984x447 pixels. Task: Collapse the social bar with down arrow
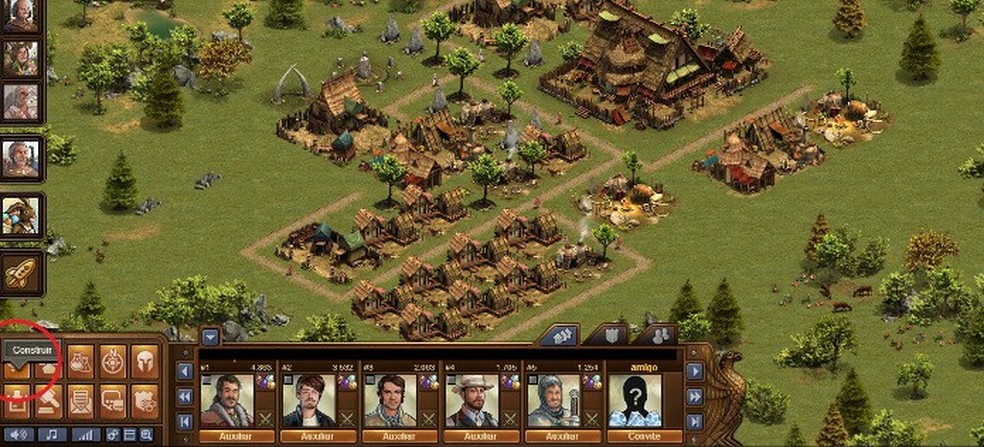(210, 336)
